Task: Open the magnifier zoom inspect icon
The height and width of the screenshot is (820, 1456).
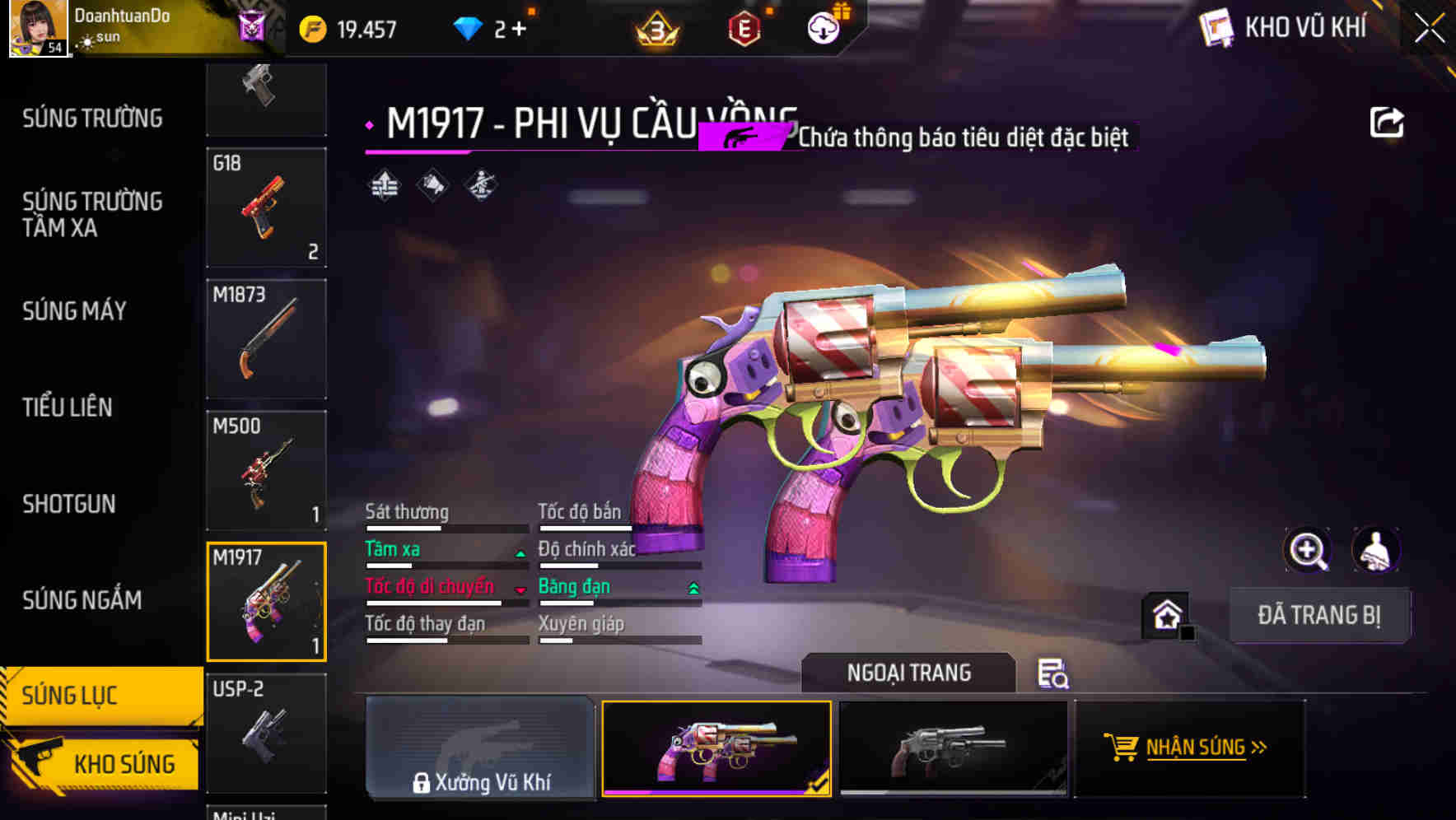Action: click(1306, 550)
